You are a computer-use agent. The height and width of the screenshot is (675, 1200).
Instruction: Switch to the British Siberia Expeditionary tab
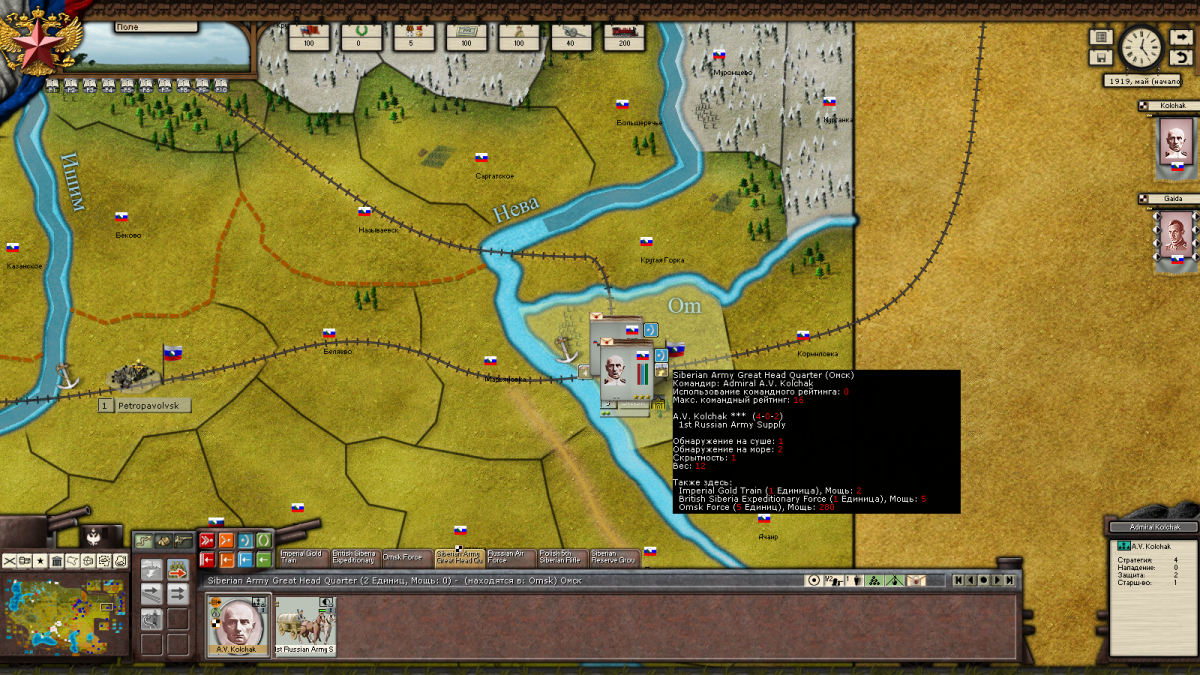point(353,557)
